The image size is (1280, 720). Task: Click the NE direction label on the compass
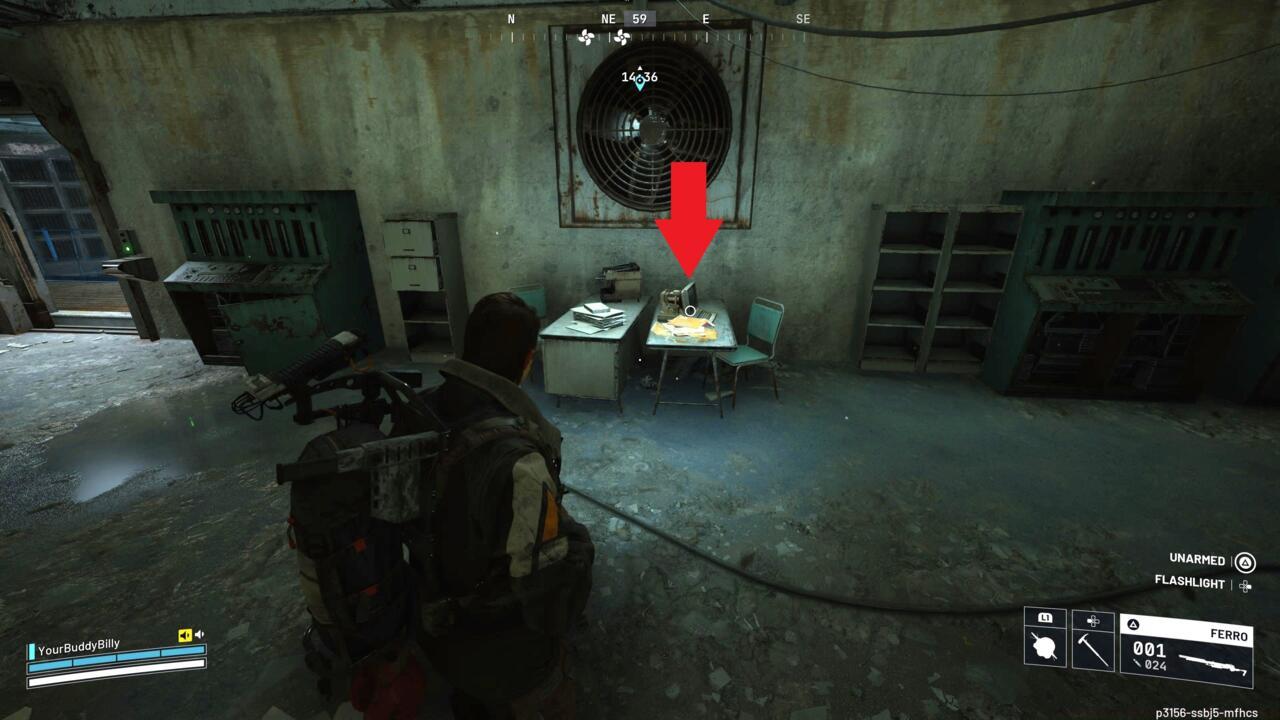tap(608, 18)
